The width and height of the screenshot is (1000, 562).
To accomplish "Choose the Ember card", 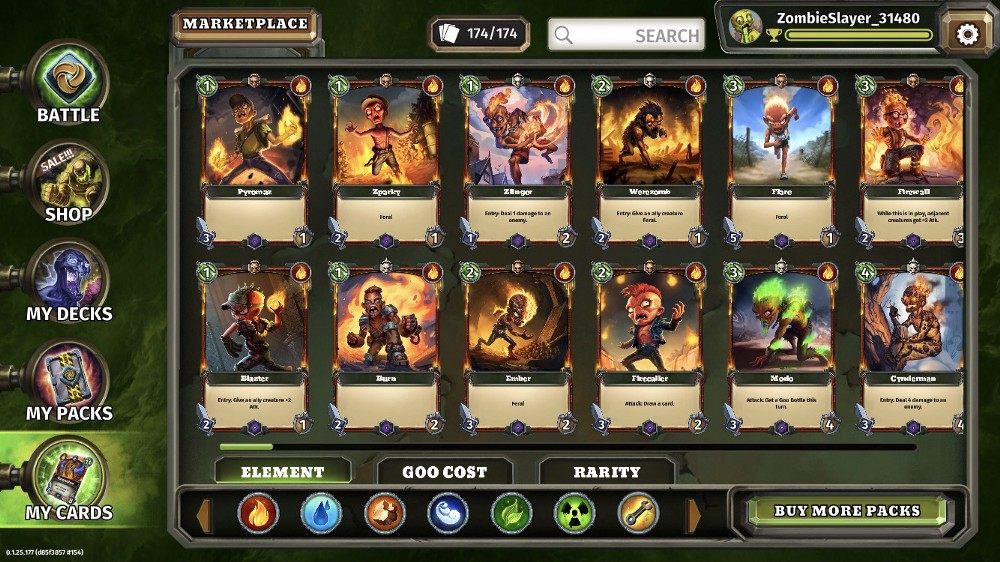I will coord(517,347).
